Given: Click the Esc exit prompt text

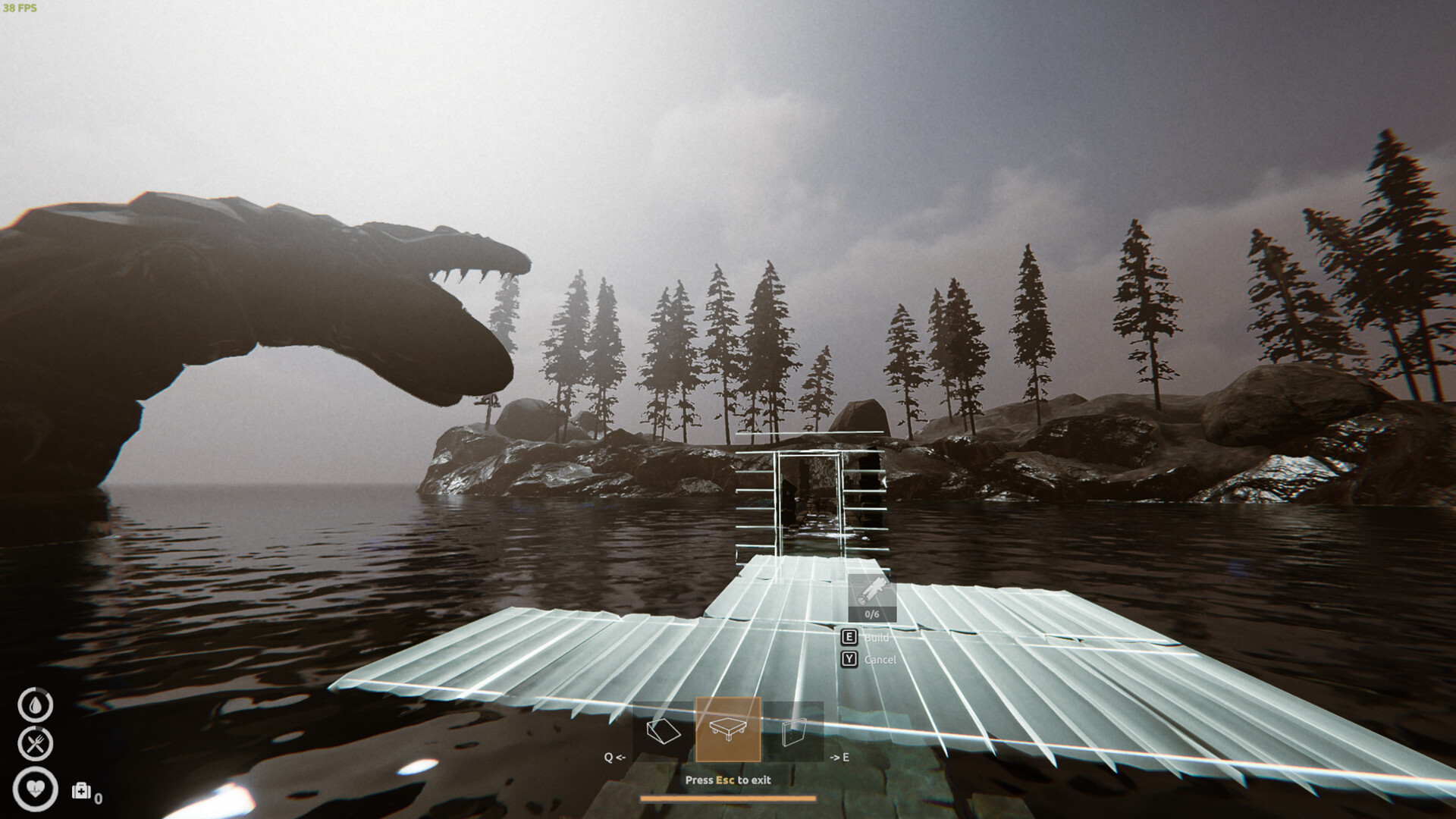Looking at the screenshot, I should click(727, 779).
